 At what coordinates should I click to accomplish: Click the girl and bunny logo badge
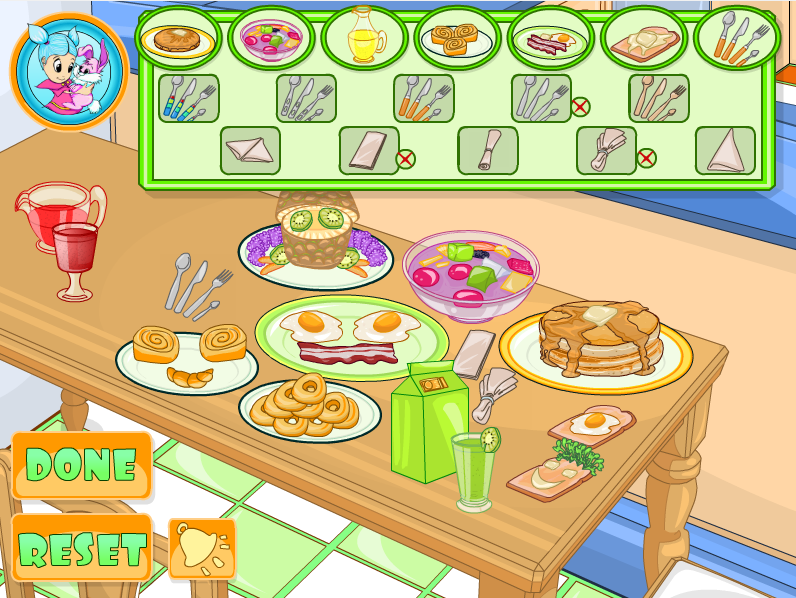click(70, 72)
